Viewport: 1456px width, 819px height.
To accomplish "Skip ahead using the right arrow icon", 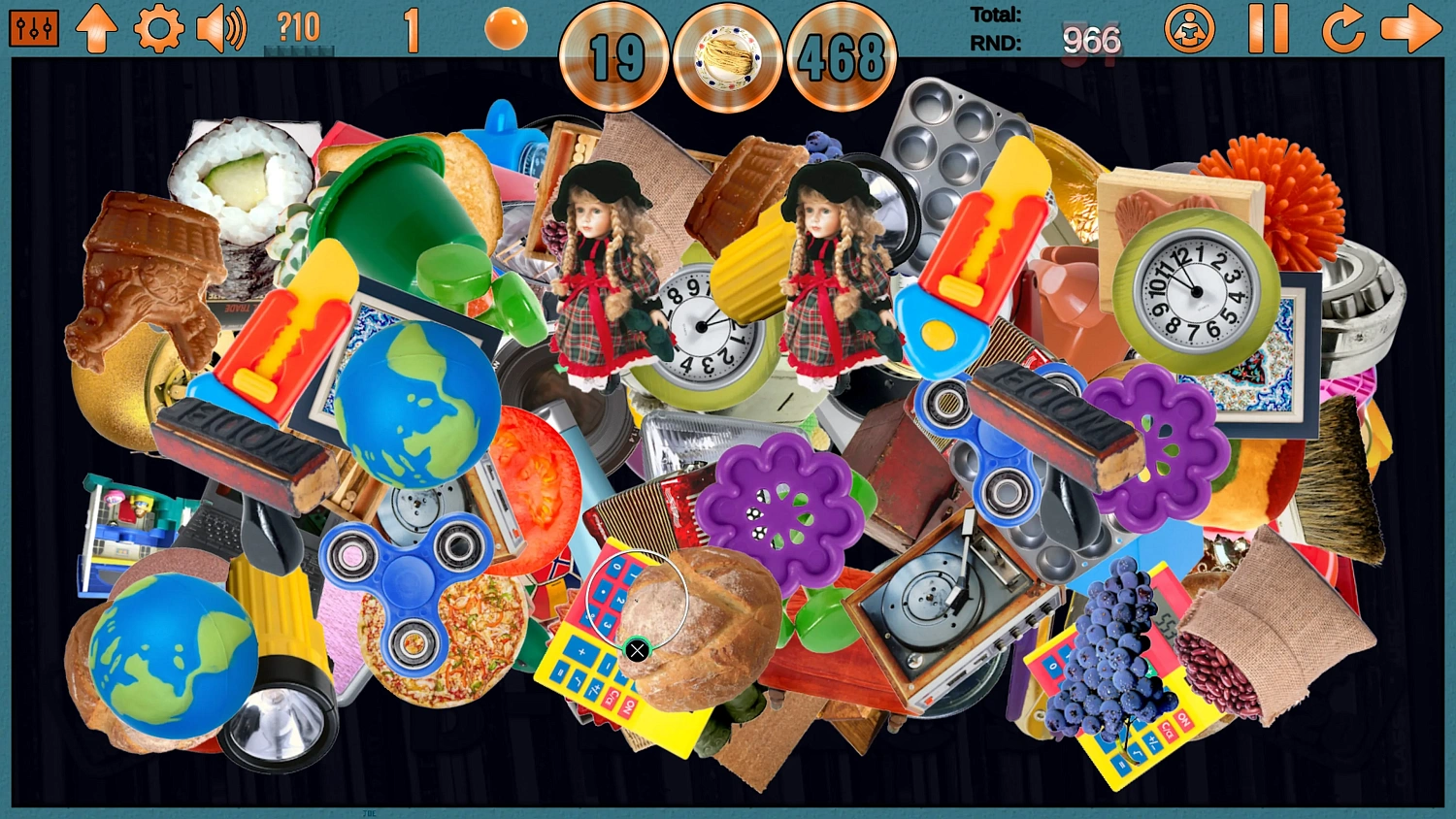I will [x=1412, y=28].
